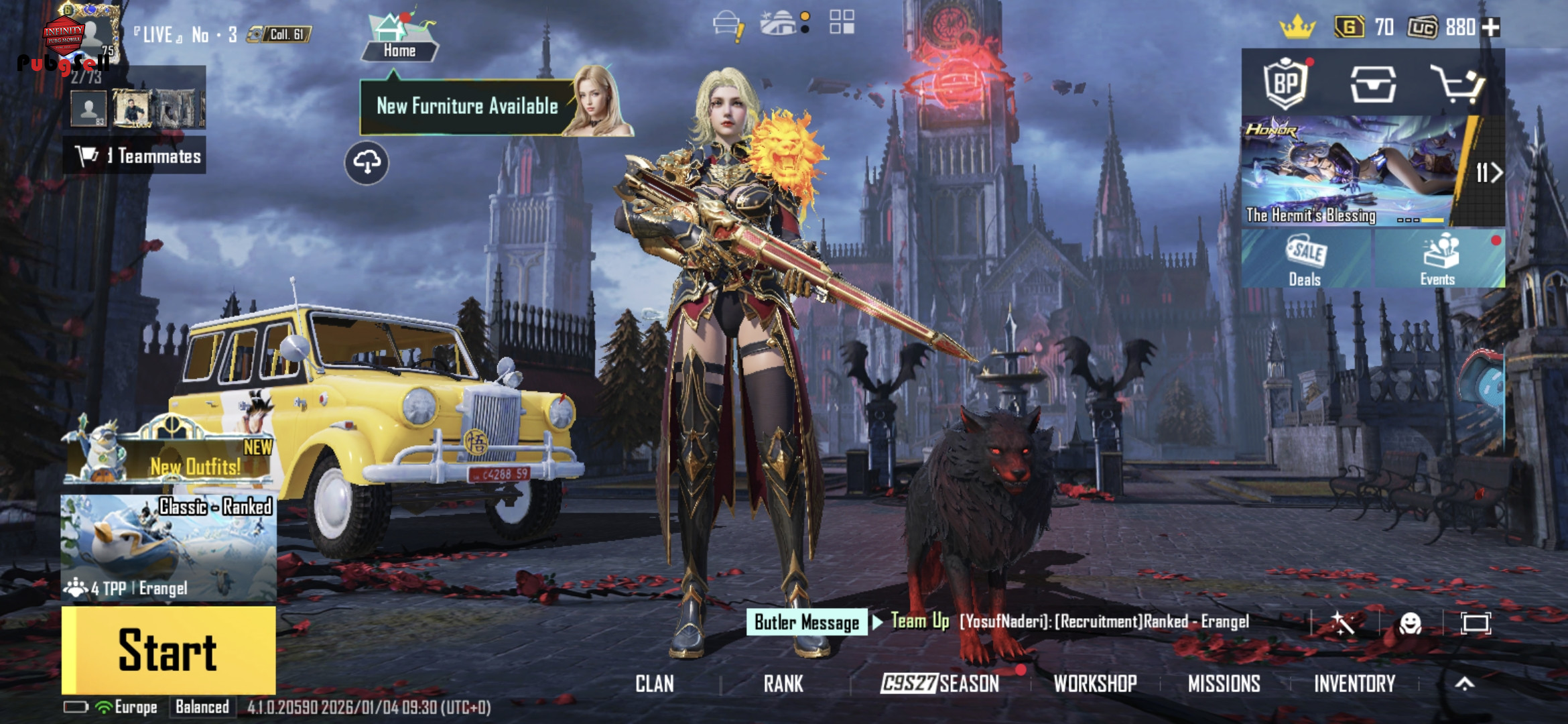
Task: Open the Deals section
Action: pos(1305,260)
